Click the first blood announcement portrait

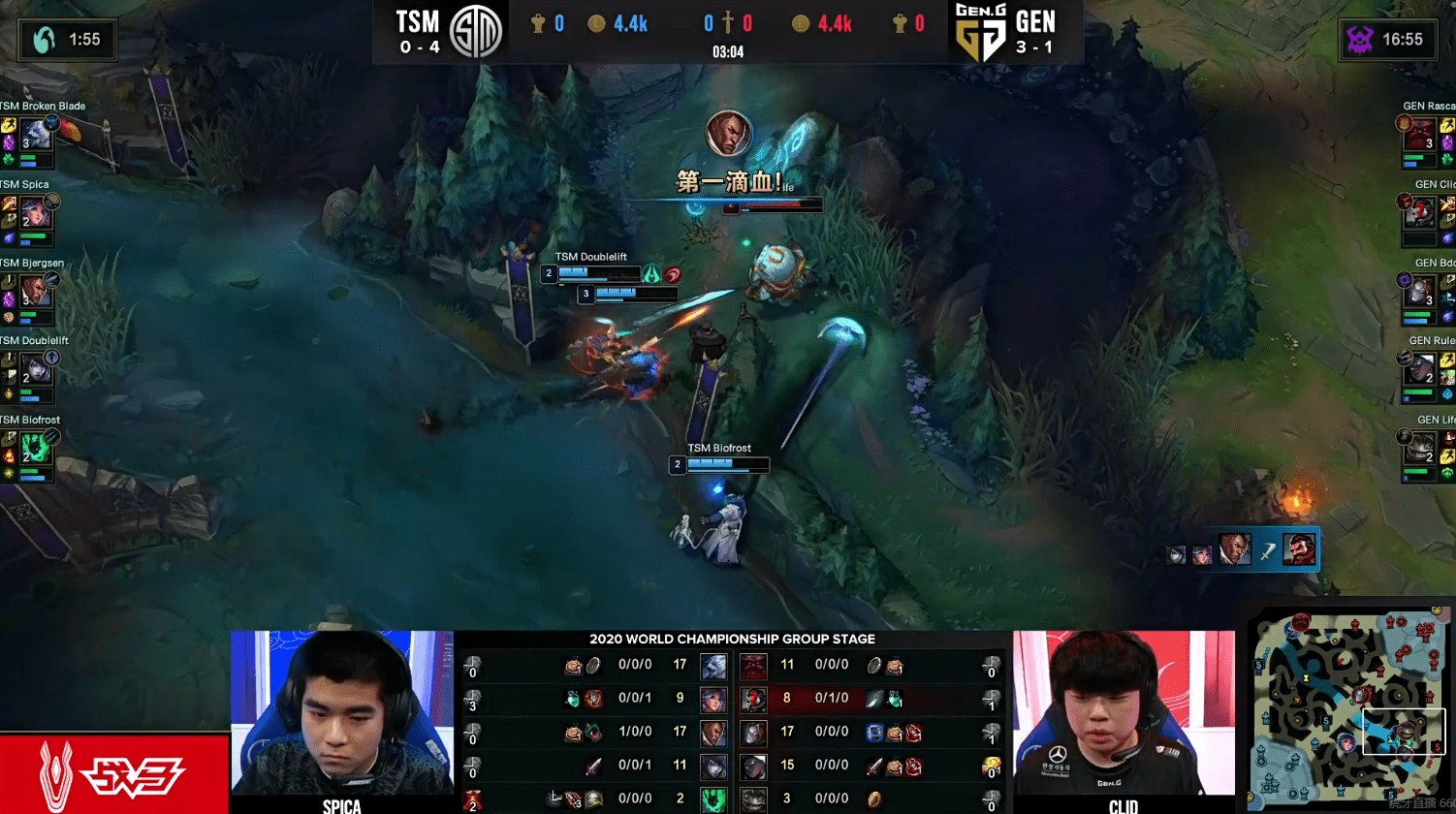pyautogui.click(x=728, y=134)
